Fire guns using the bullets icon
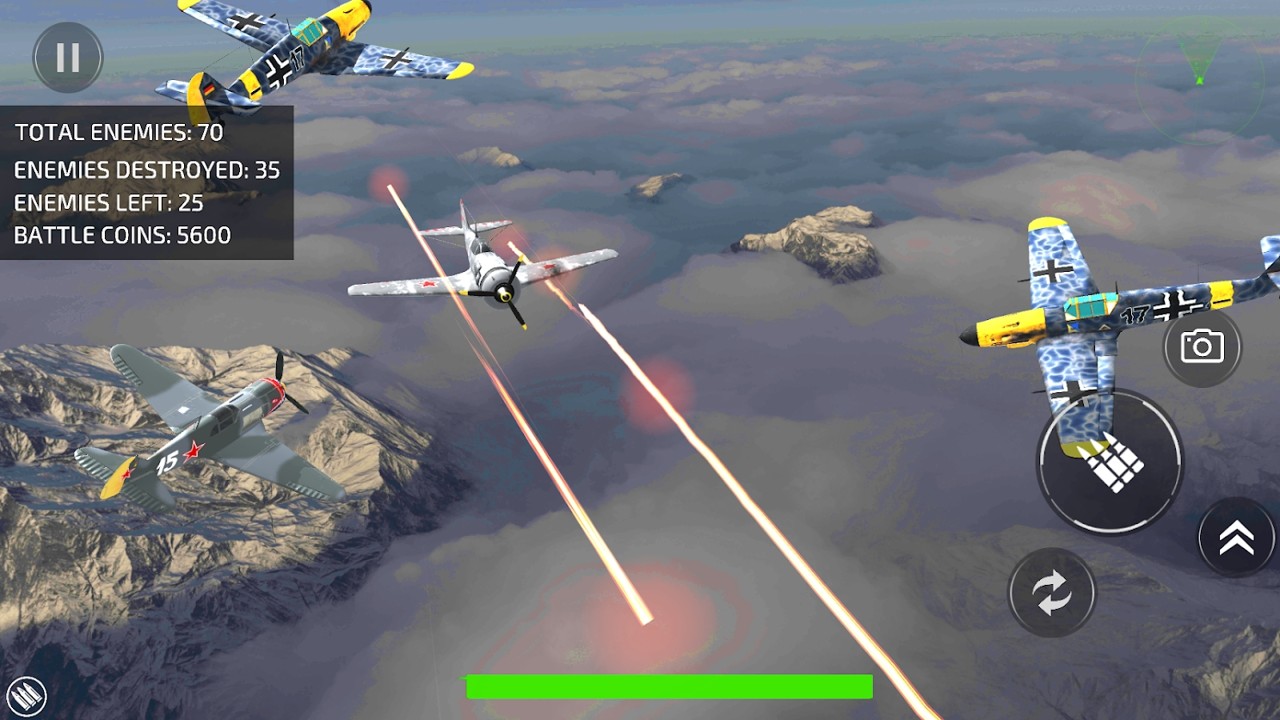The image size is (1280, 720). point(1110,462)
